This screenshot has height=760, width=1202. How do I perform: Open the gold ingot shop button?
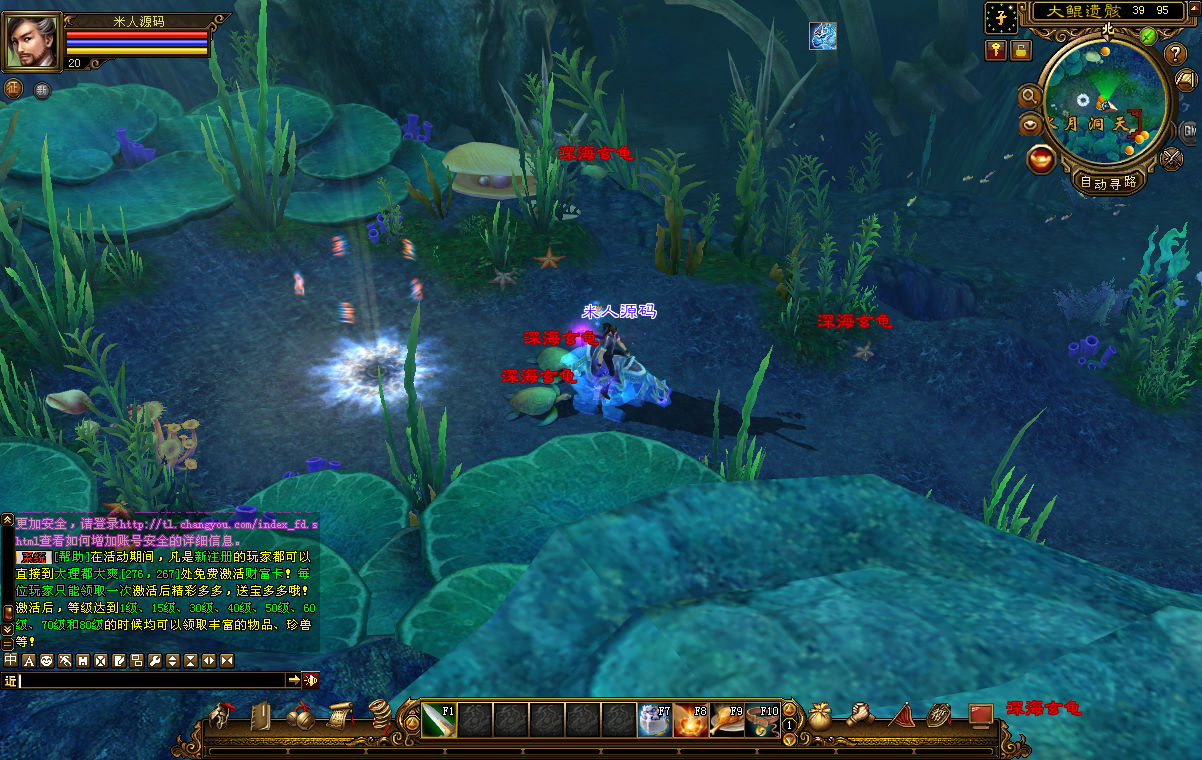tap(1042, 159)
